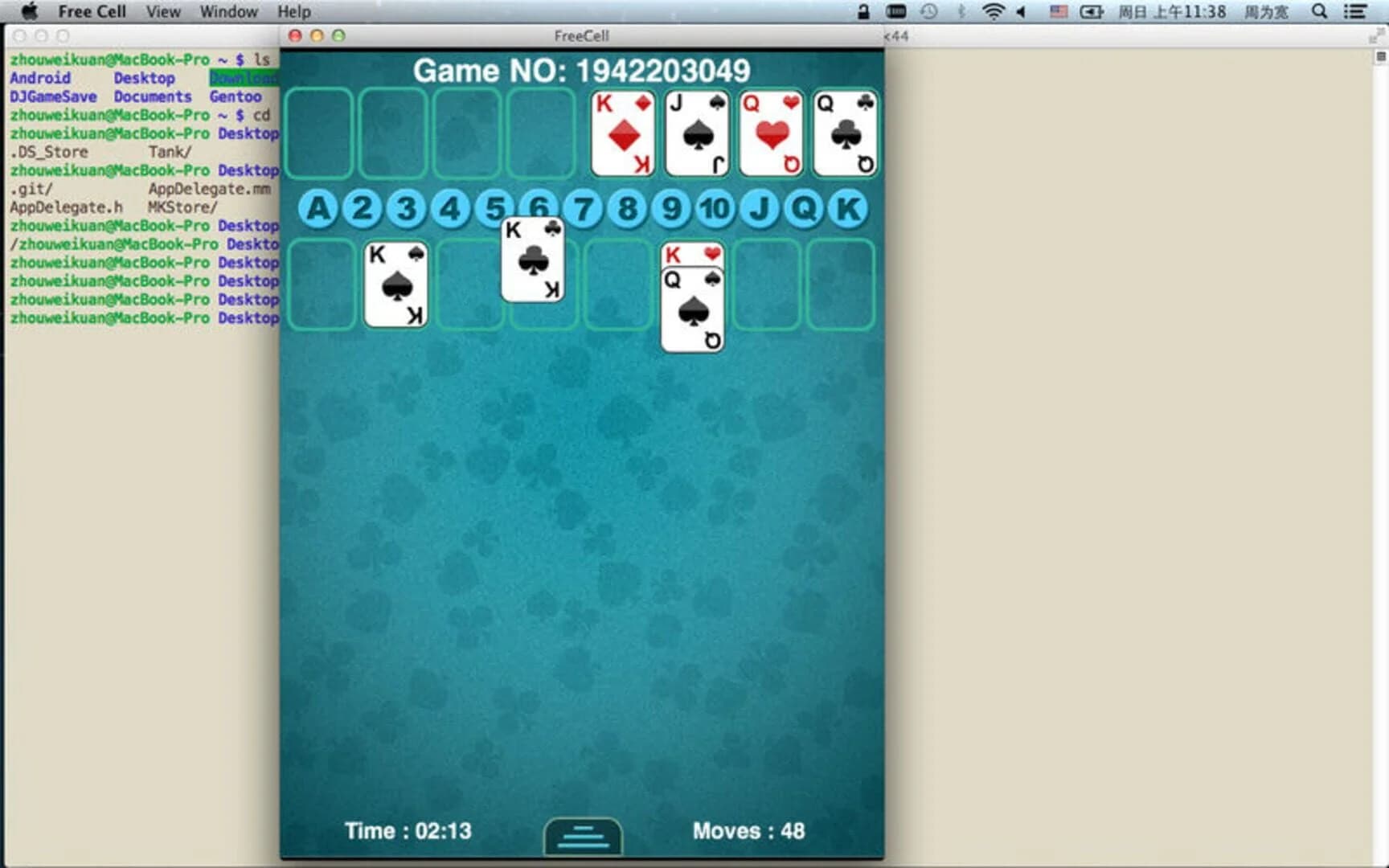Click the "6" rank badge

point(539,208)
